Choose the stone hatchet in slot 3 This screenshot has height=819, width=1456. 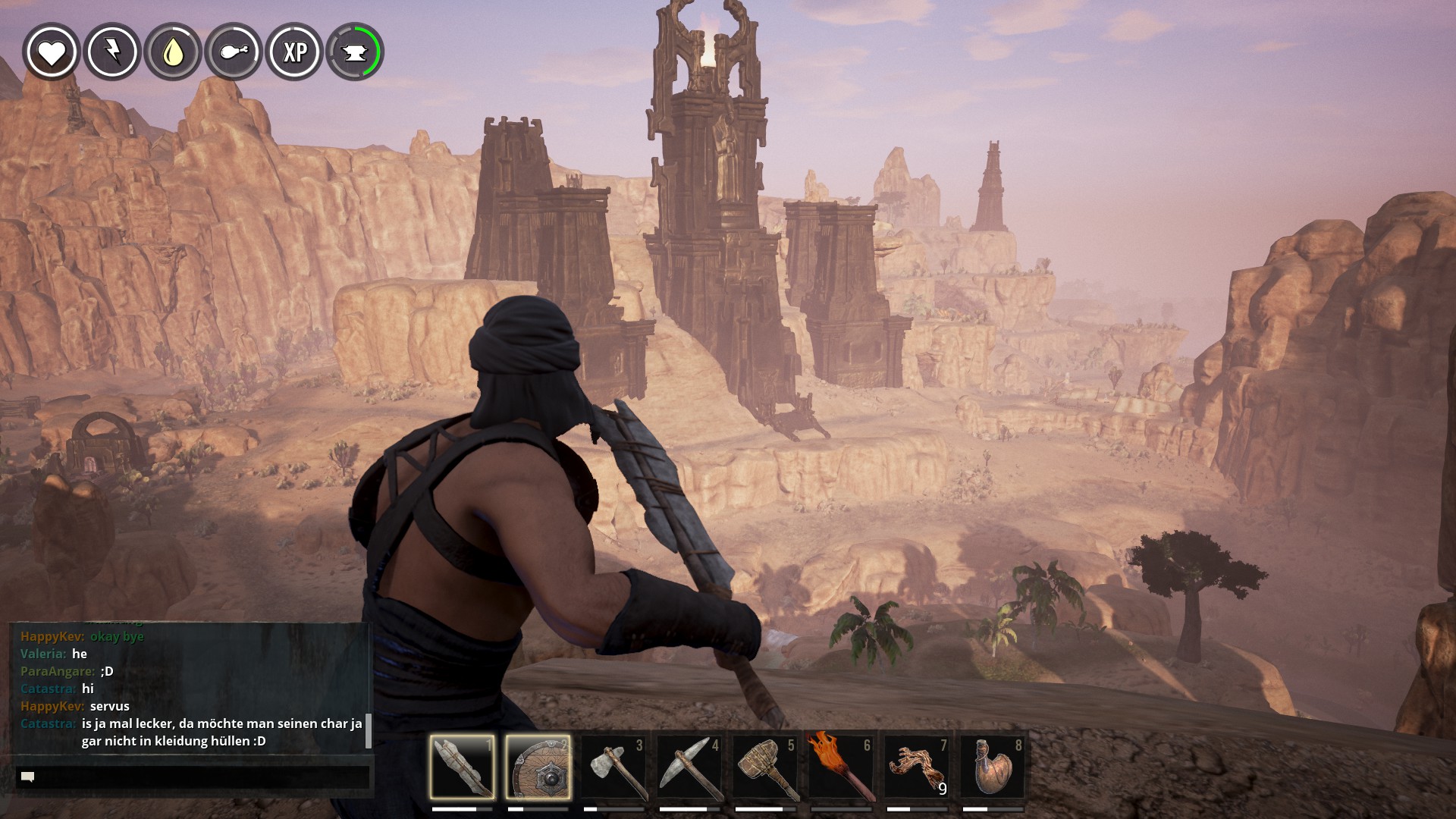pos(613,767)
